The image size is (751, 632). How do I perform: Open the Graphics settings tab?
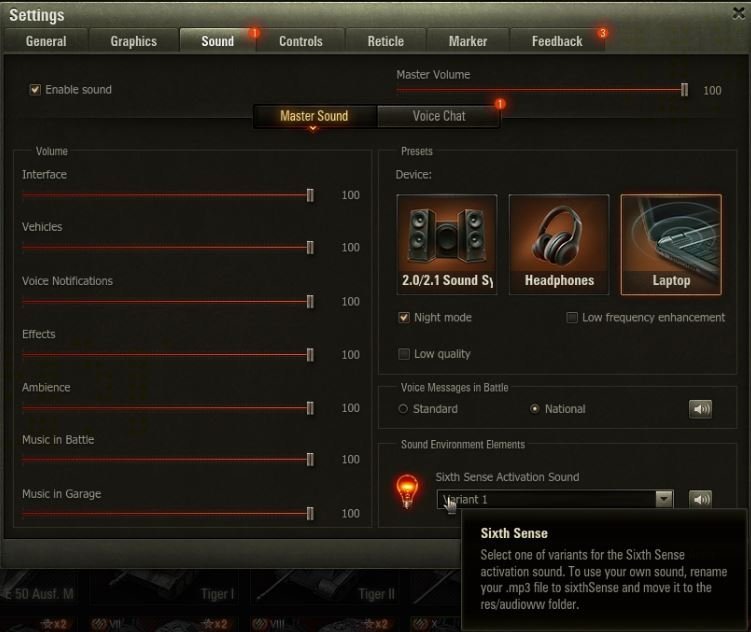(133, 41)
